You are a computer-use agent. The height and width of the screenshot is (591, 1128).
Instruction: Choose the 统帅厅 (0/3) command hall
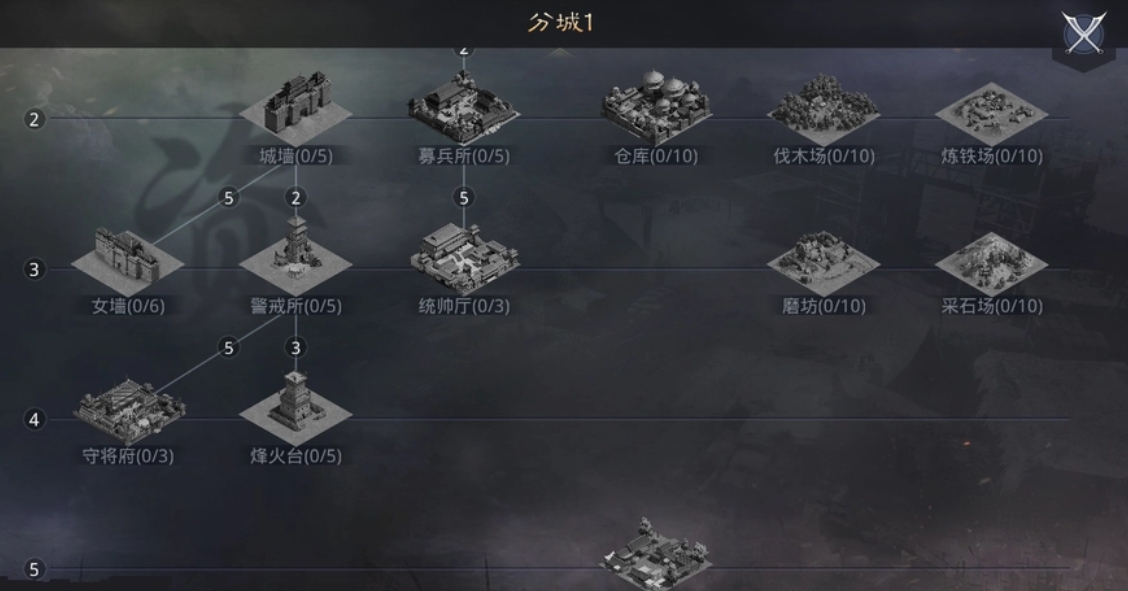[463, 256]
